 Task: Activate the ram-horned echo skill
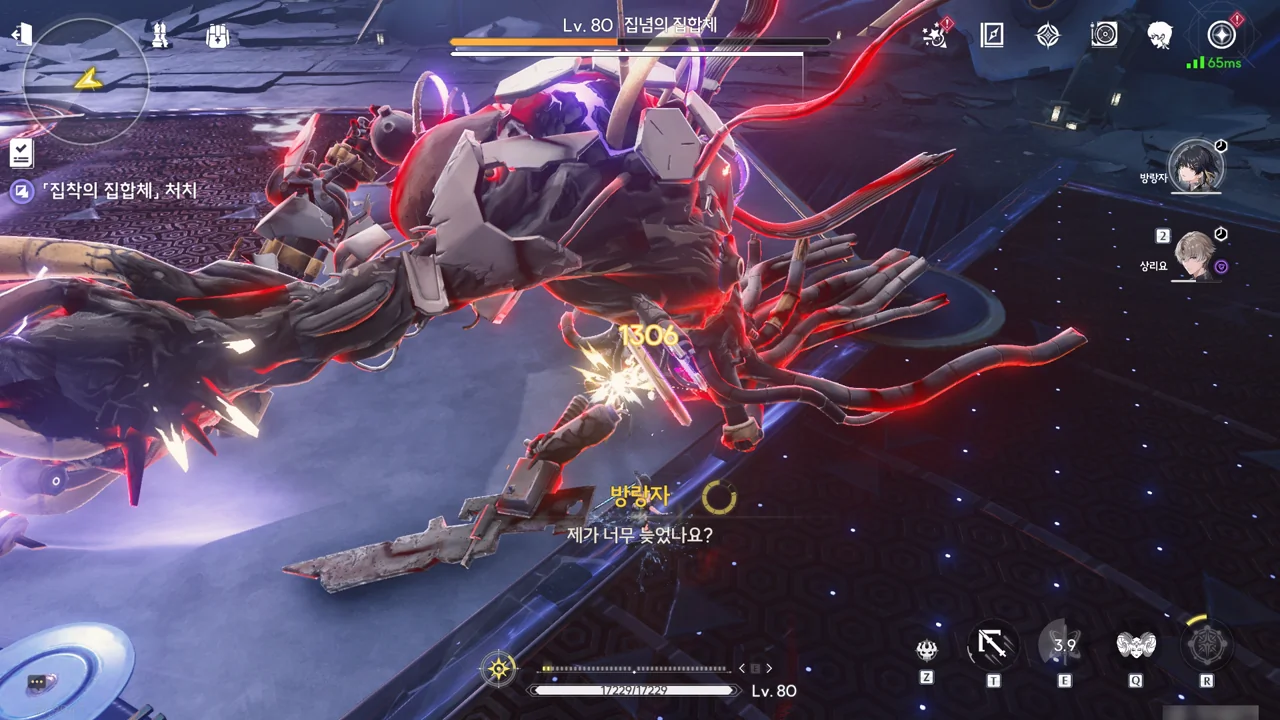1136,646
